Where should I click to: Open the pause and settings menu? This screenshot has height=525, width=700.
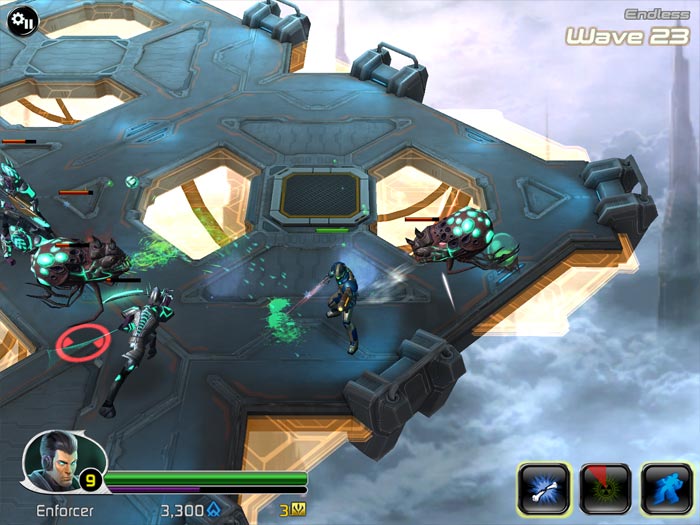point(24,19)
